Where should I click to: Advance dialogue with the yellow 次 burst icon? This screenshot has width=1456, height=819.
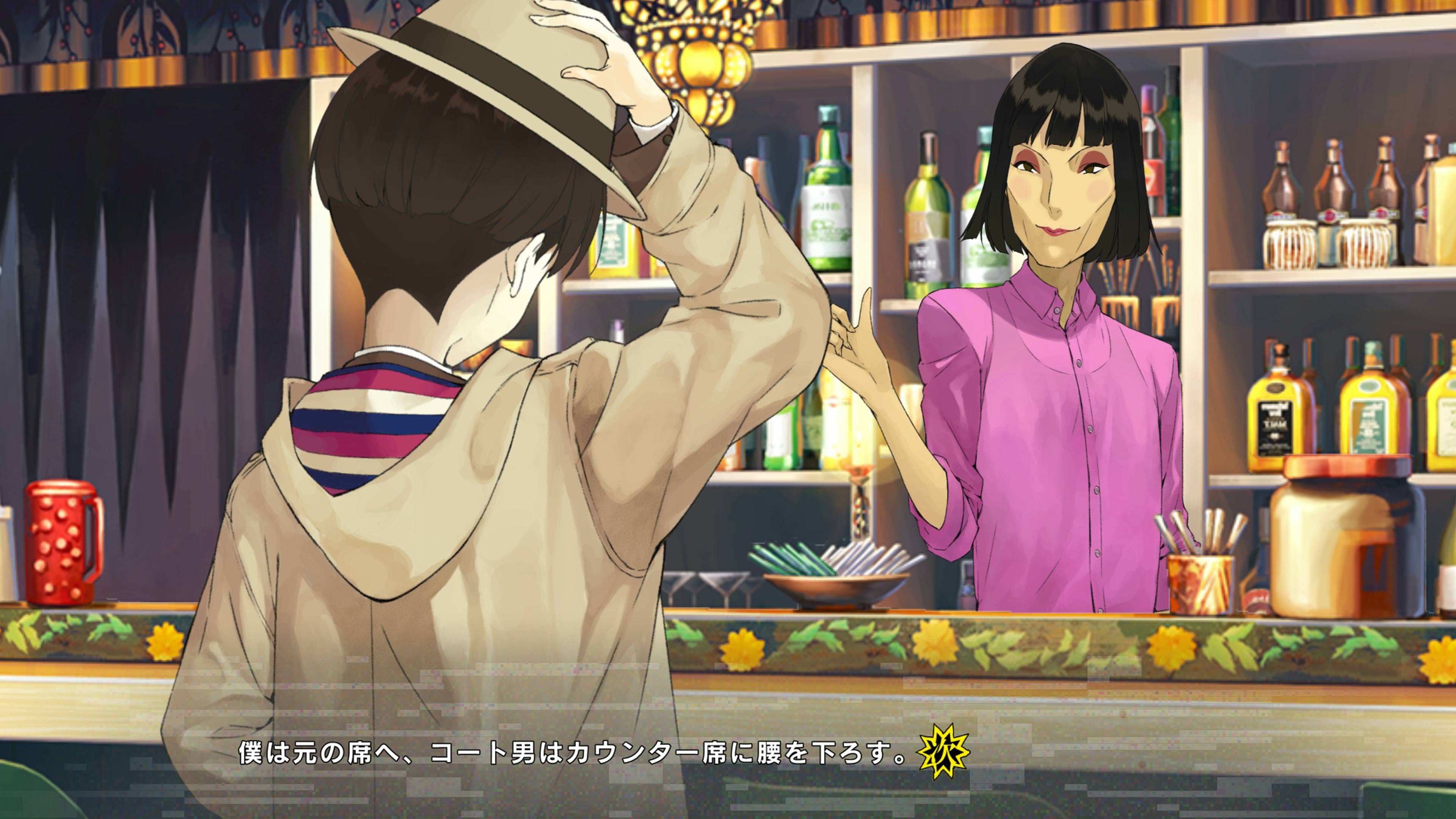[943, 752]
